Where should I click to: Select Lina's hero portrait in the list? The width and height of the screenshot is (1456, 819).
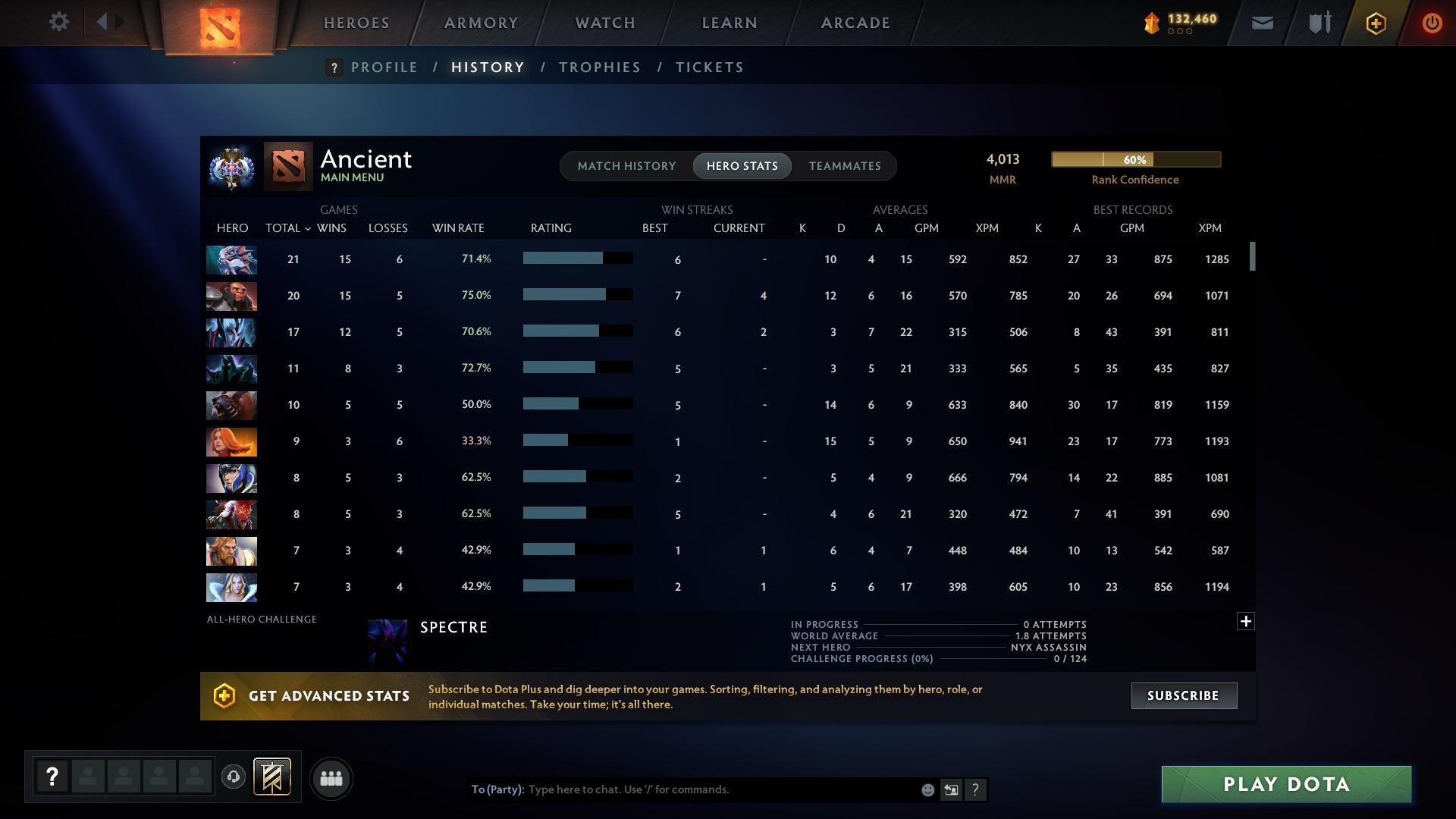(x=231, y=441)
